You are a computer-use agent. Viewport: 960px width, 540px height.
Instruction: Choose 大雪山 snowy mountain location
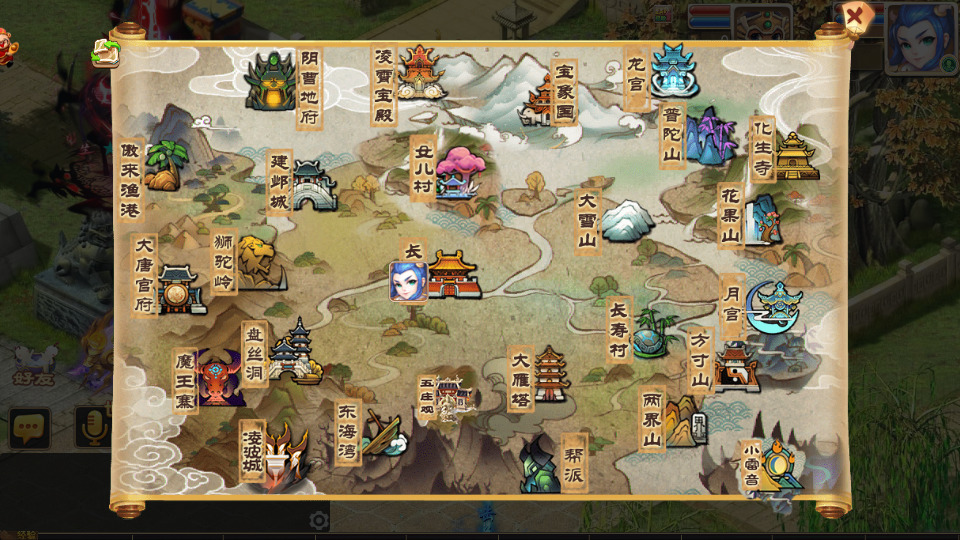pyautogui.click(x=626, y=220)
